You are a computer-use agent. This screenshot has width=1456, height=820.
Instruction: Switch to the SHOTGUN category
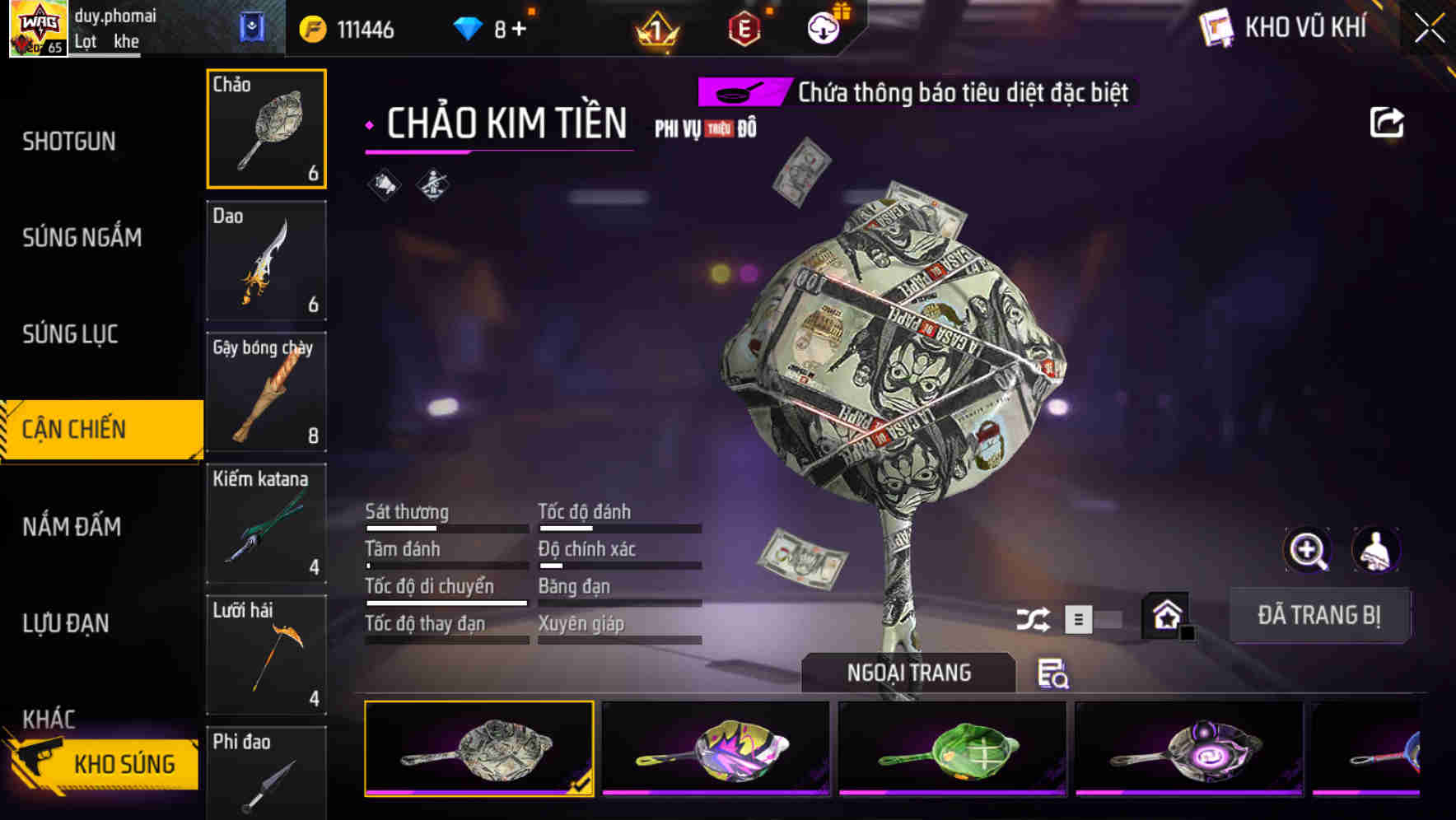click(x=69, y=141)
